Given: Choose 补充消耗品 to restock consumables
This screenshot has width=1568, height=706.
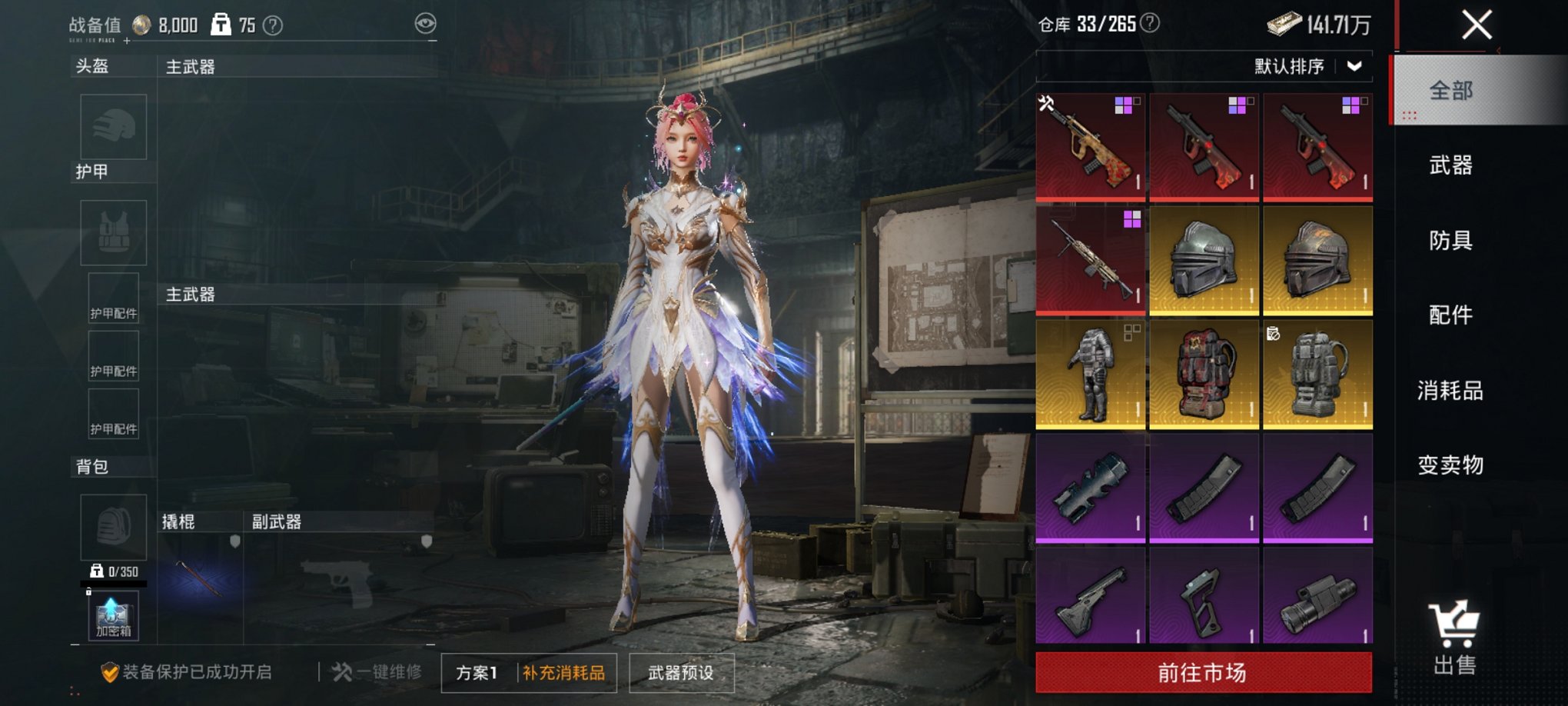Looking at the screenshot, I should pyautogui.click(x=564, y=673).
